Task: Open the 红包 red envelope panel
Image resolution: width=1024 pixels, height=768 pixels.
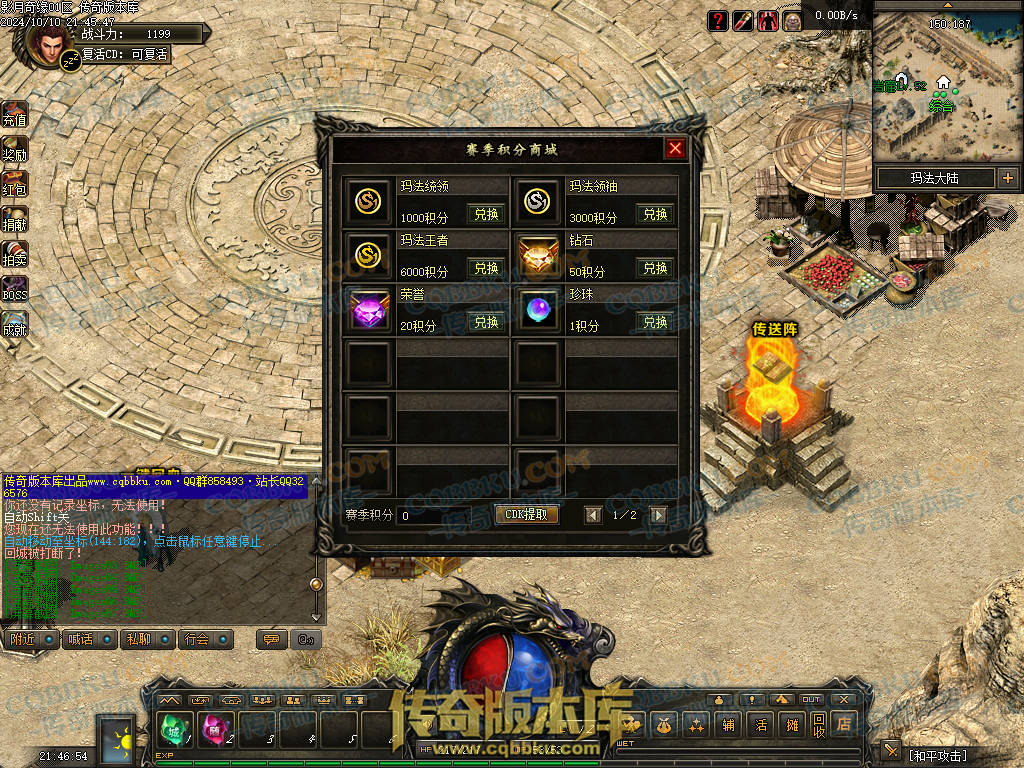Action: coord(14,184)
